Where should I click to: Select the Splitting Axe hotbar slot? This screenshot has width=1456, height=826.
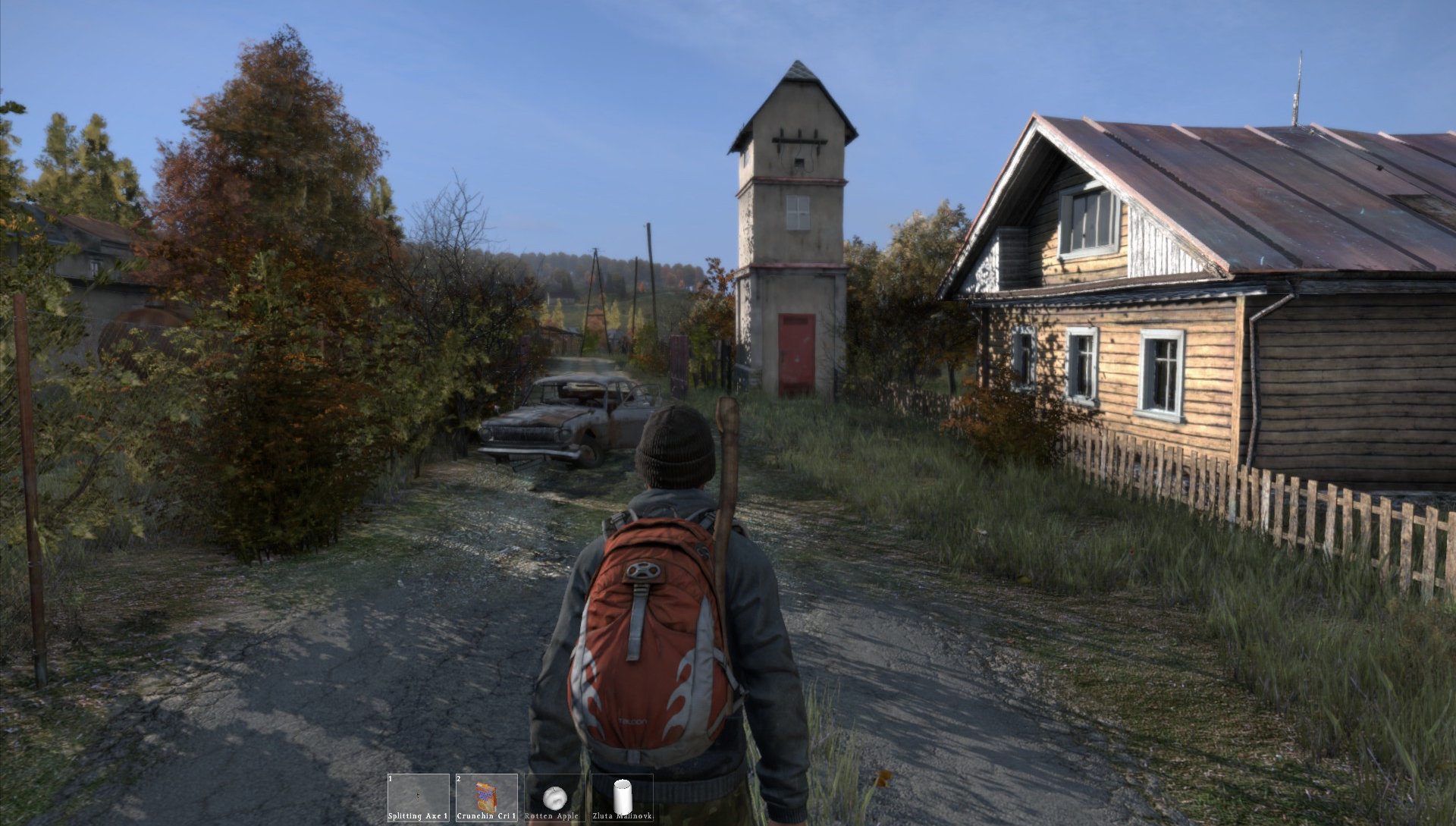pos(418,797)
